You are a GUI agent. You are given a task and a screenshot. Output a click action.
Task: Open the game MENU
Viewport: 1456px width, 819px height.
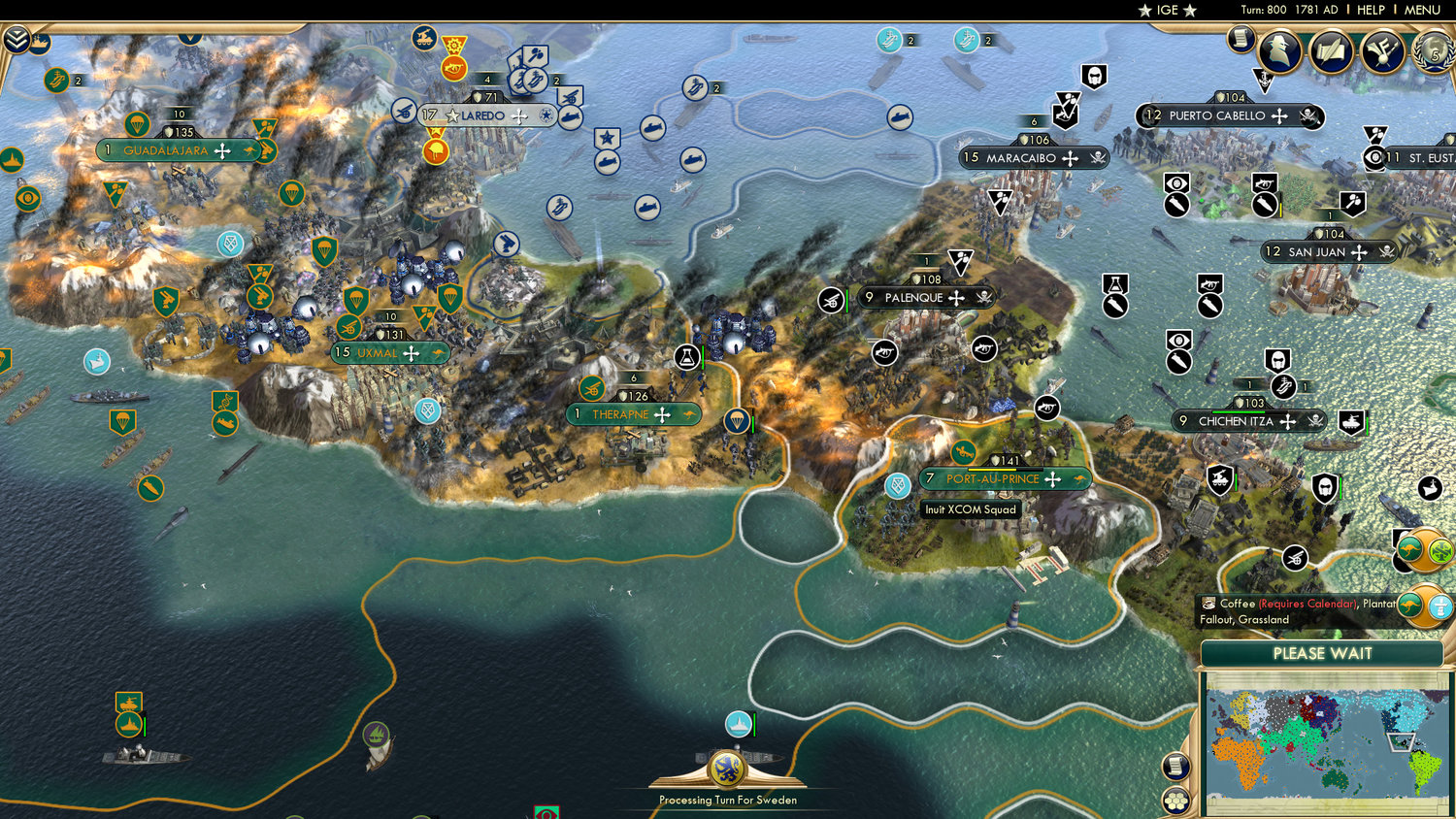pyautogui.click(x=1421, y=10)
